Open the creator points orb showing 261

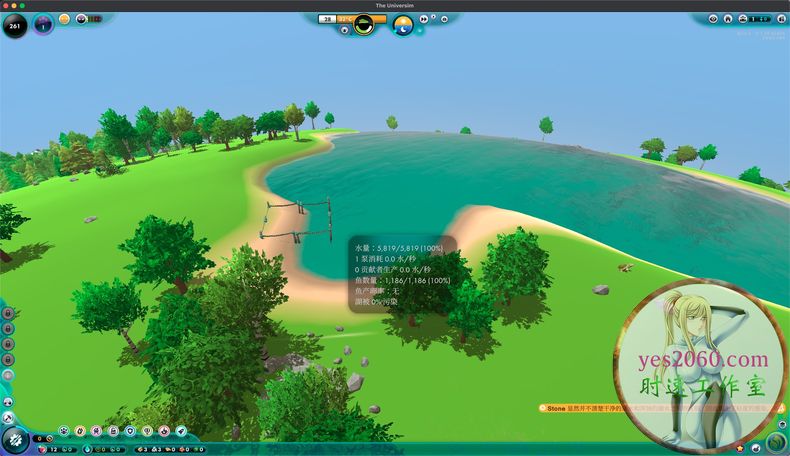[x=15, y=24]
